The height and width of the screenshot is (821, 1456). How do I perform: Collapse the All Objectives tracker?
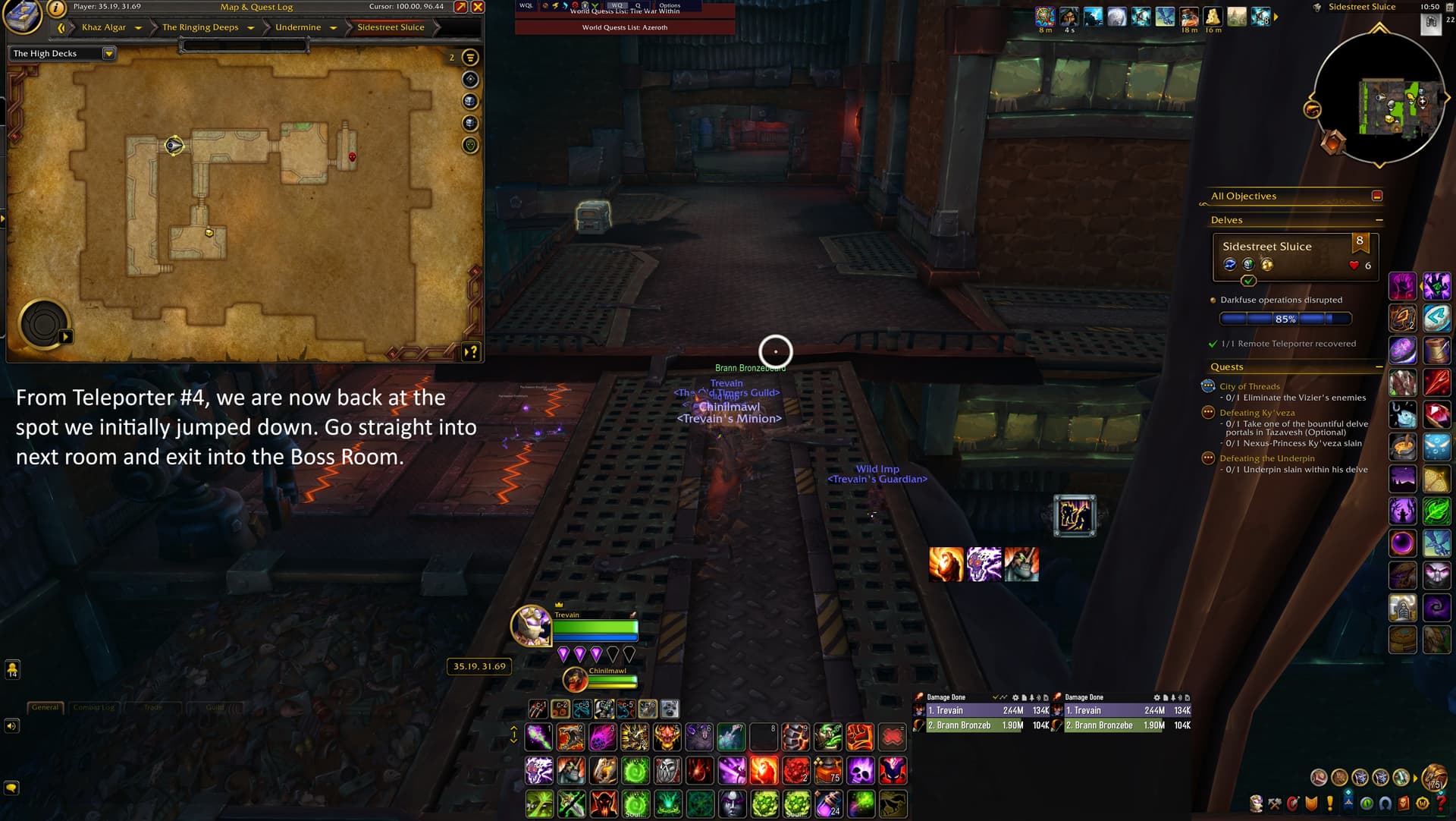tap(1377, 196)
